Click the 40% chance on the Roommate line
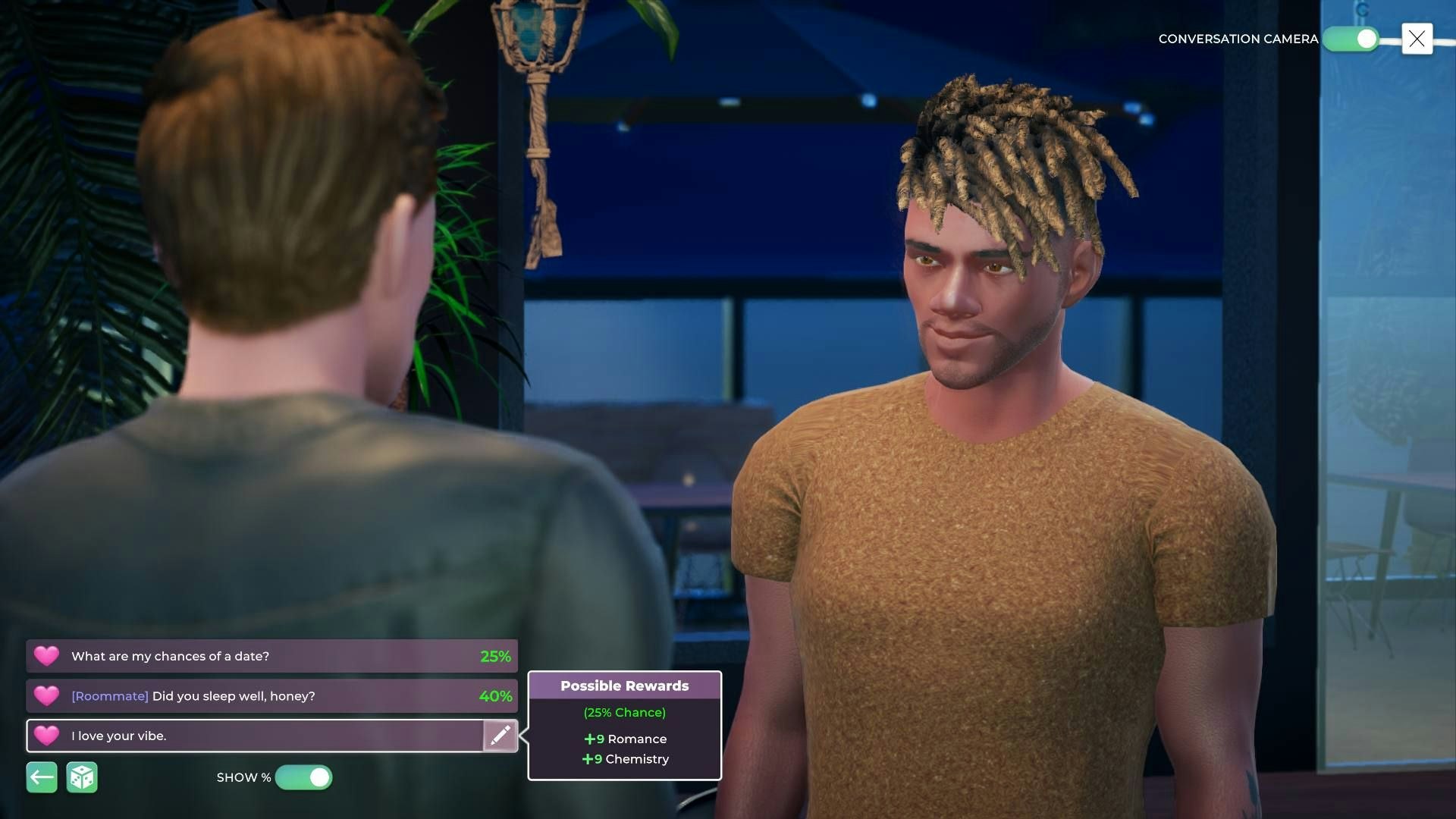Screen dimensions: 1456x819 click(x=497, y=695)
